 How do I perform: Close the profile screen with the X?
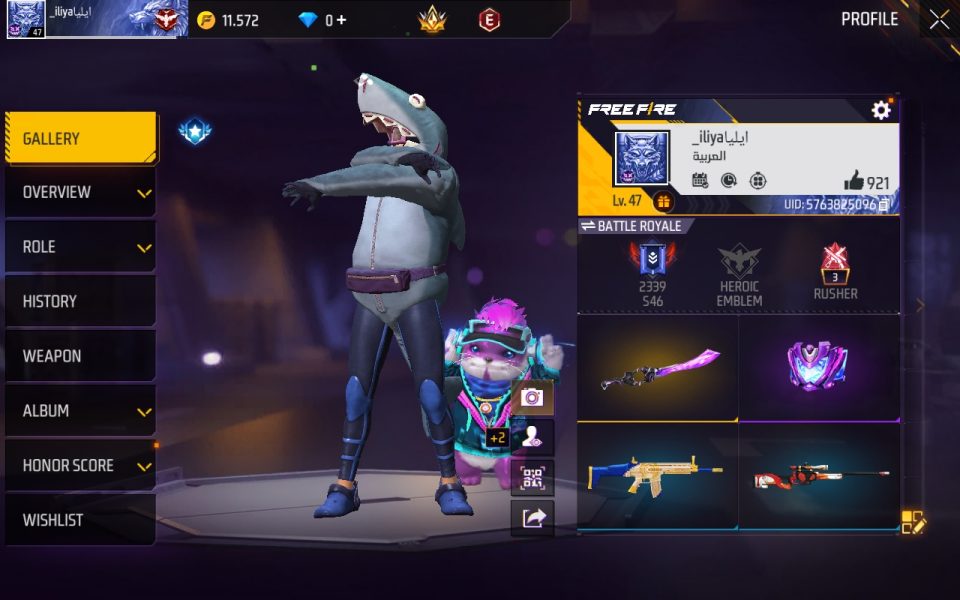[939, 20]
